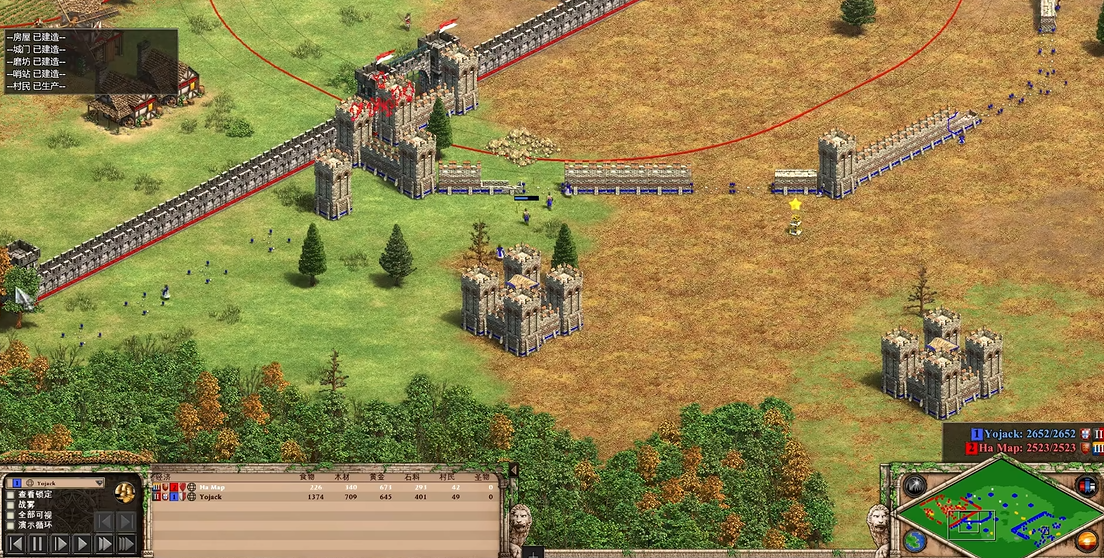Screen dimensions: 1104x558
Task: Toggle the 查看锁定 view lock checkbox
Action: click(11, 494)
